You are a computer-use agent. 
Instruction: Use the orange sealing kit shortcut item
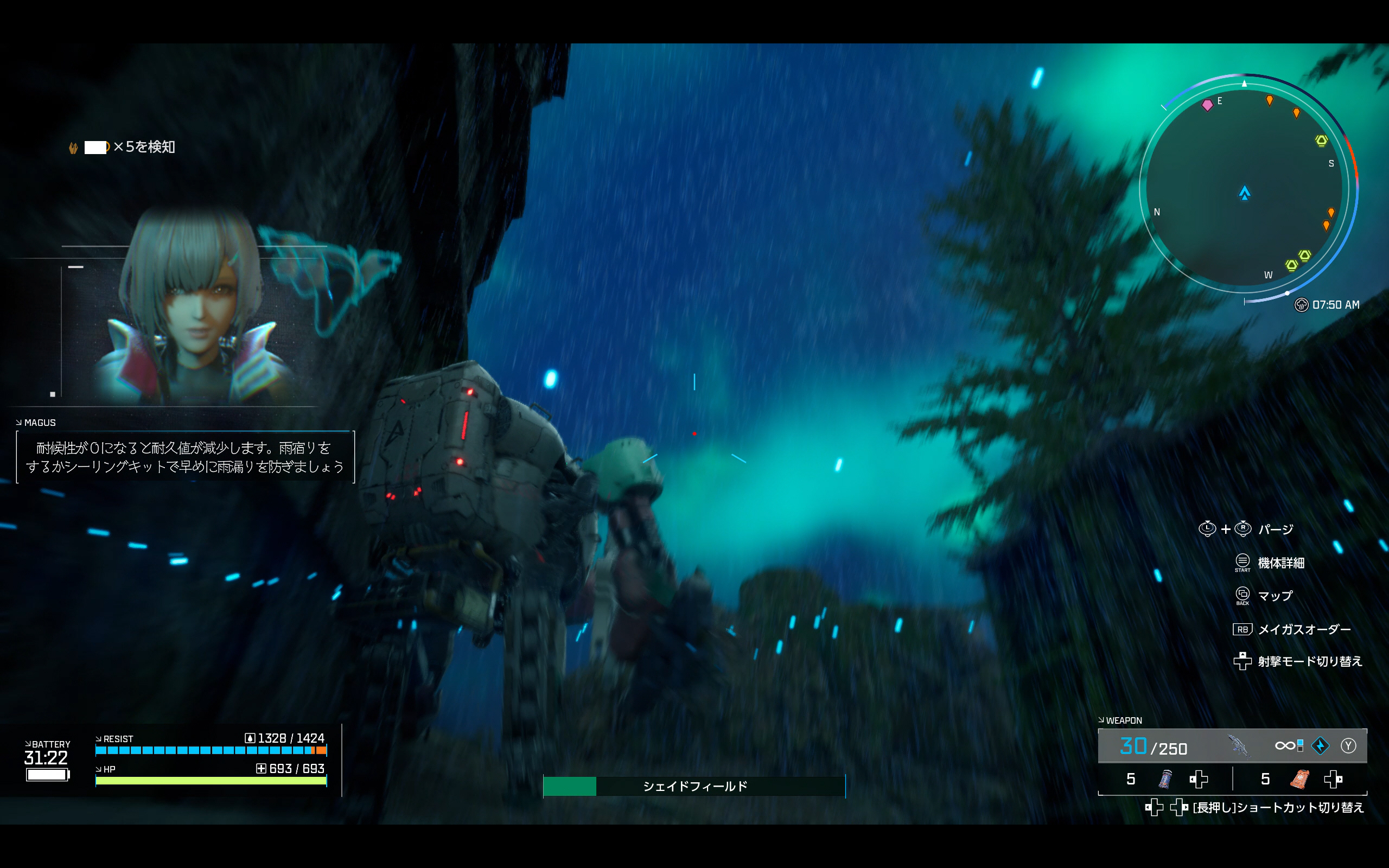click(1299, 779)
